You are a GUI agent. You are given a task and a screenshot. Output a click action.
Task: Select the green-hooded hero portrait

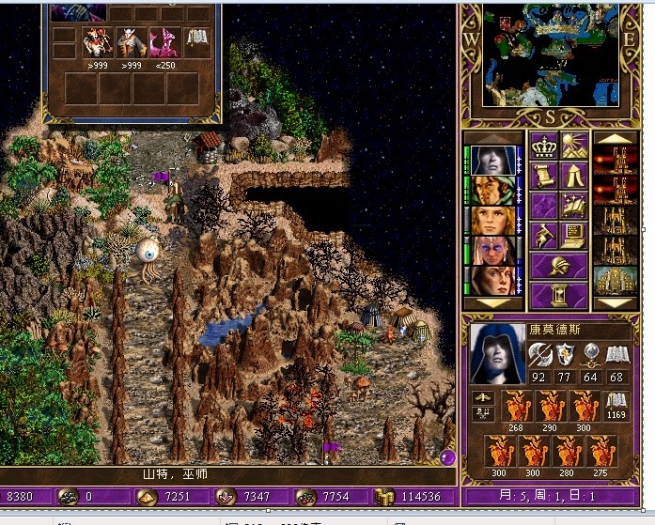pyautogui.click(x=492, y=190)
